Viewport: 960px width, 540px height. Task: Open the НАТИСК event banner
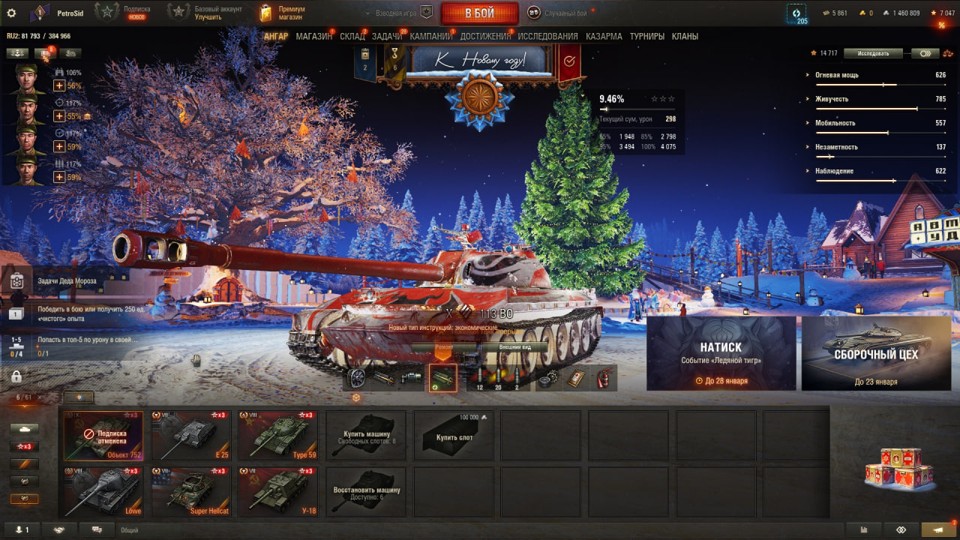tap(721, 353)
